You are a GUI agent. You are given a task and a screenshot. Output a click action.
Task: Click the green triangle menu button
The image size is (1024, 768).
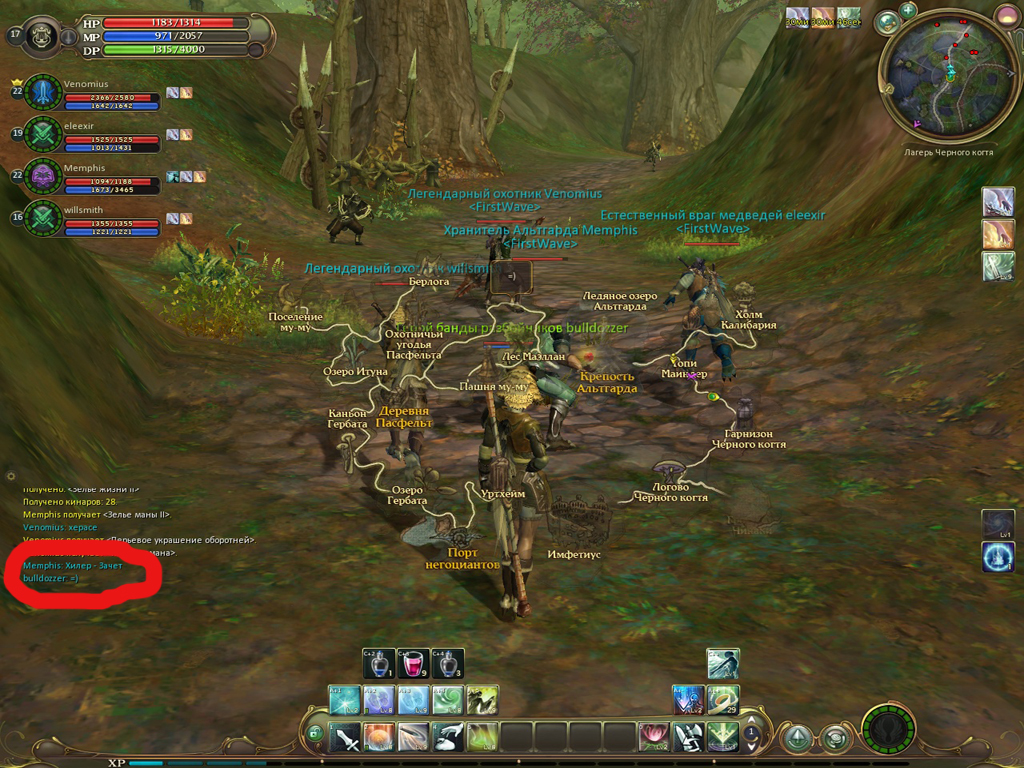click(797, 739)
